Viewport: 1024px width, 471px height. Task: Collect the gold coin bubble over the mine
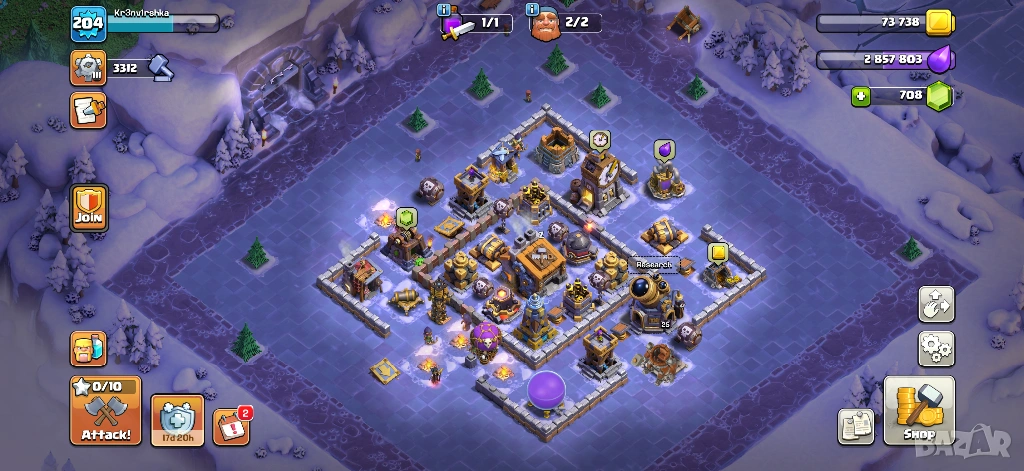pyautogui.click(x=718, y=253)
